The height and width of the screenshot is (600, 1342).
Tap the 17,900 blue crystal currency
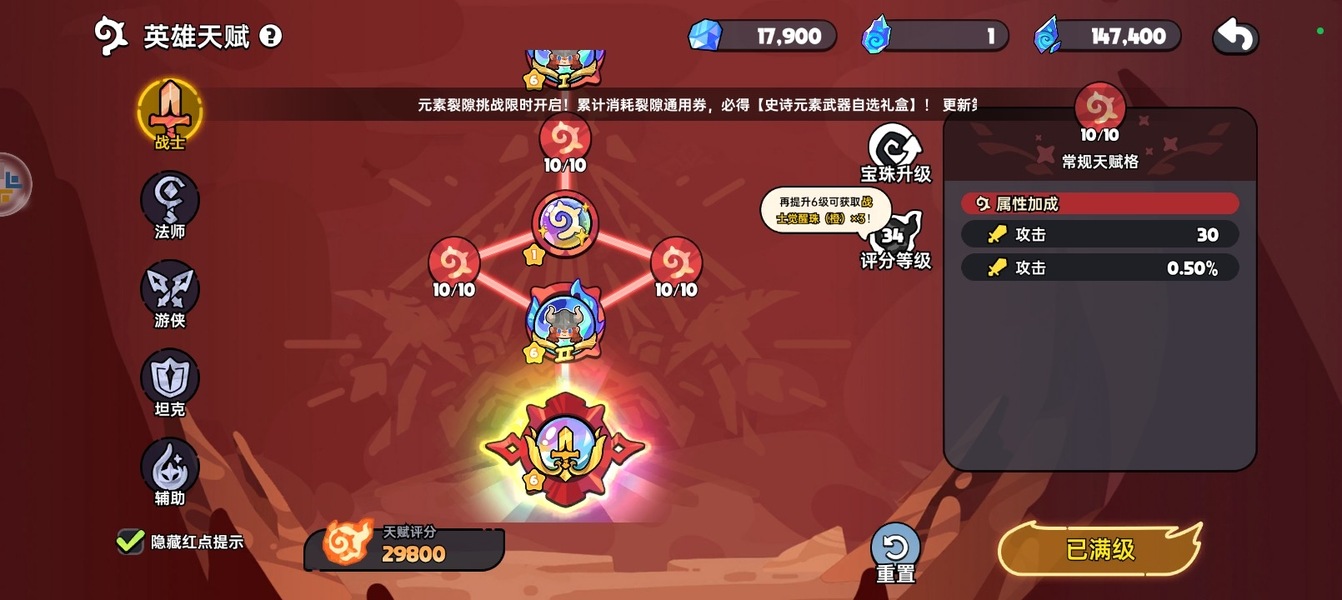tap(762, 37)
